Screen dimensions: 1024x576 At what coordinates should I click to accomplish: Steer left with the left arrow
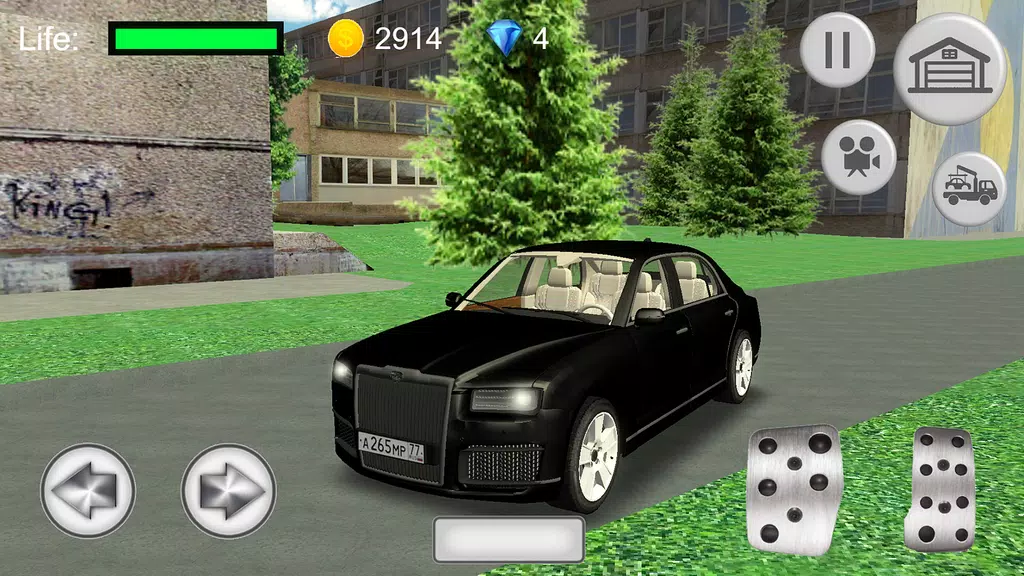click(87, 491)
